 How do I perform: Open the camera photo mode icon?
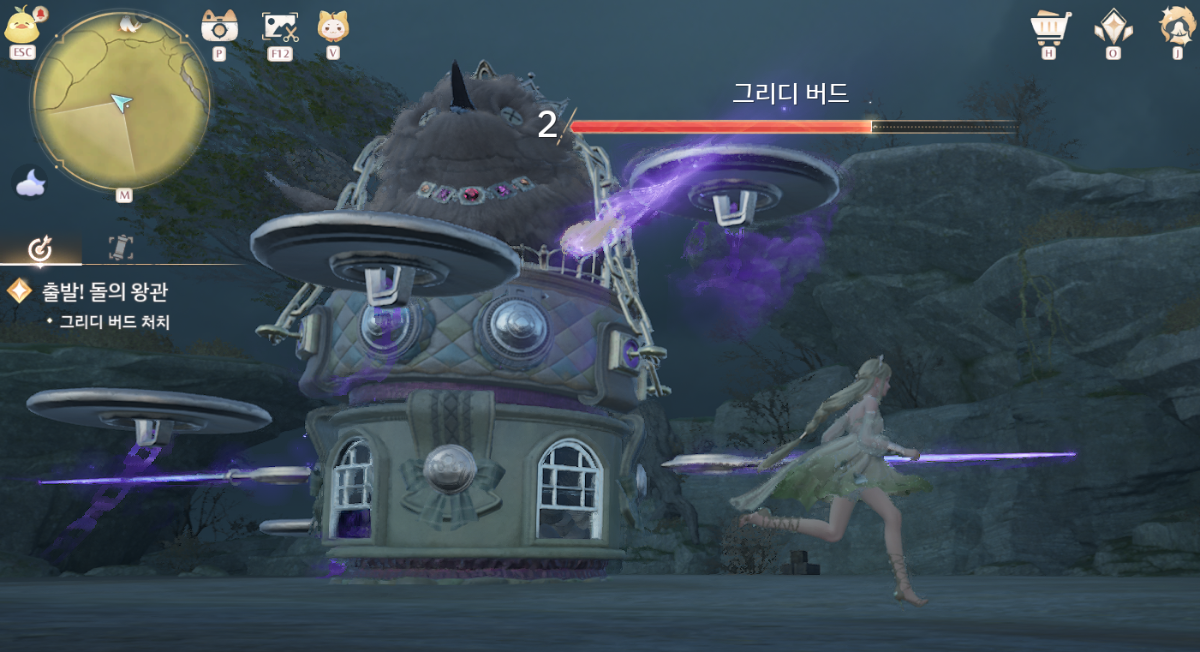click(x=218, y=25)
